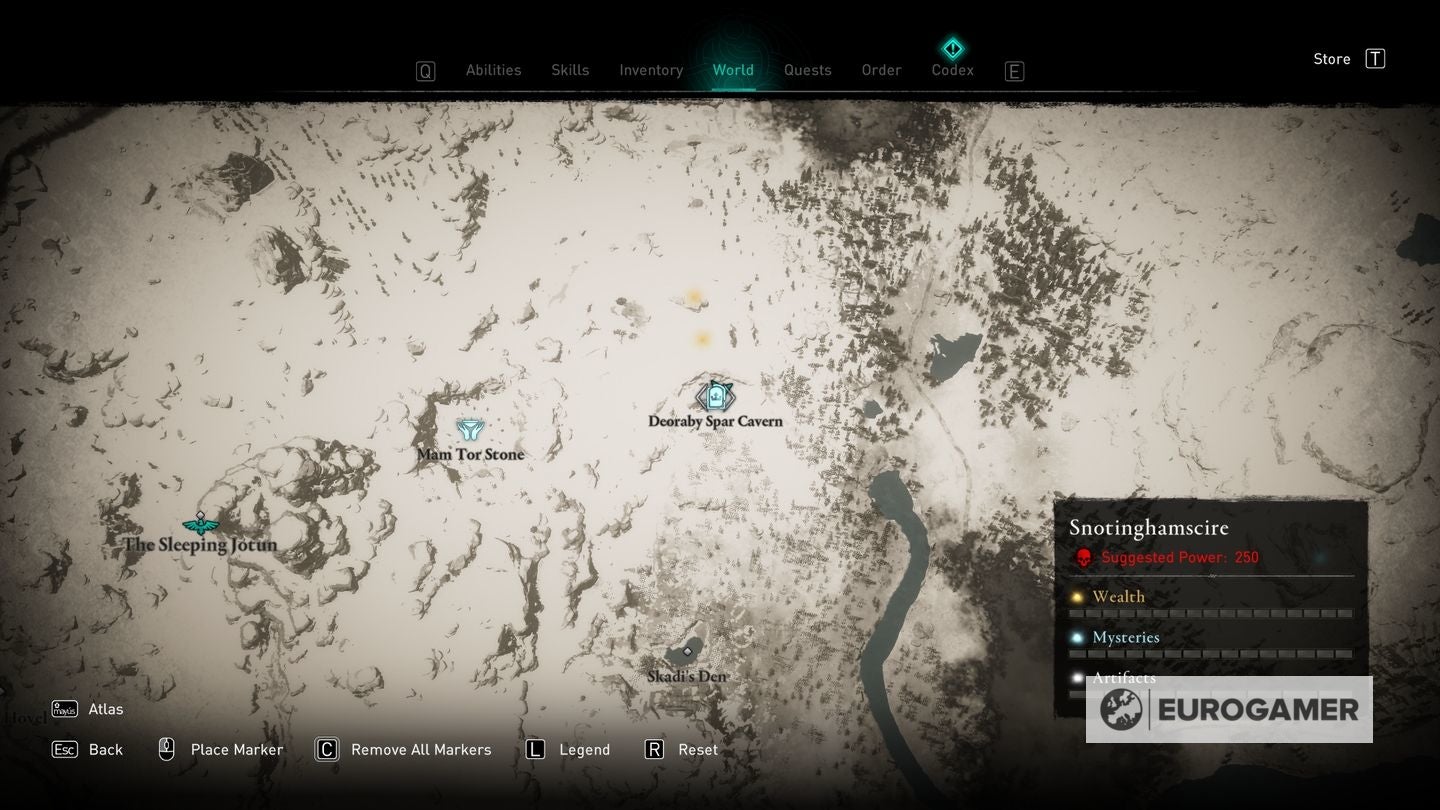Click the Wealth progress bar
Viewport: 1440px width, 810px height.
[1210, 614]
